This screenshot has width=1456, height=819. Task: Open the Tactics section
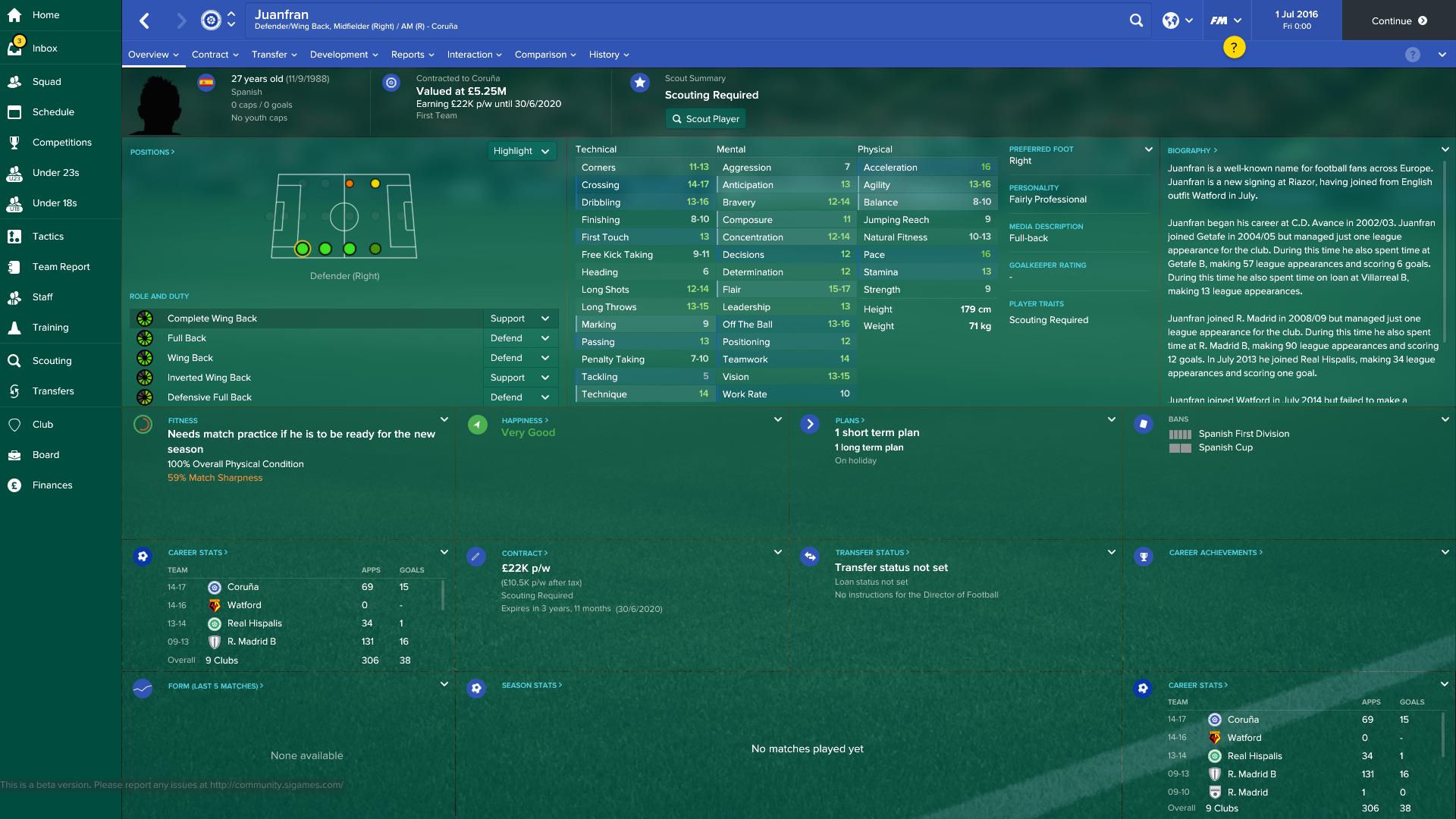point(49,236)
